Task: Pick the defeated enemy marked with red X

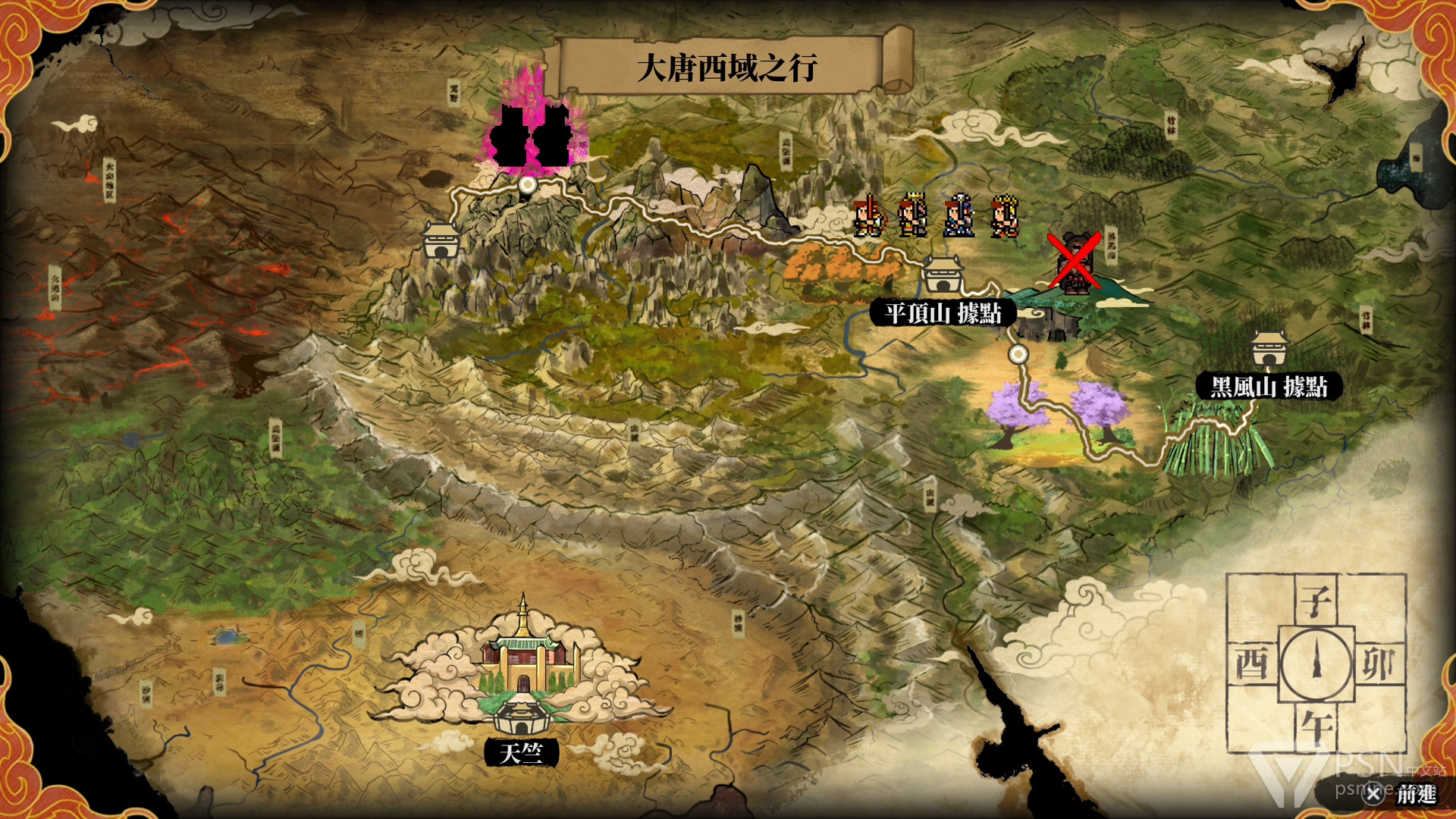Action: 1074,262
